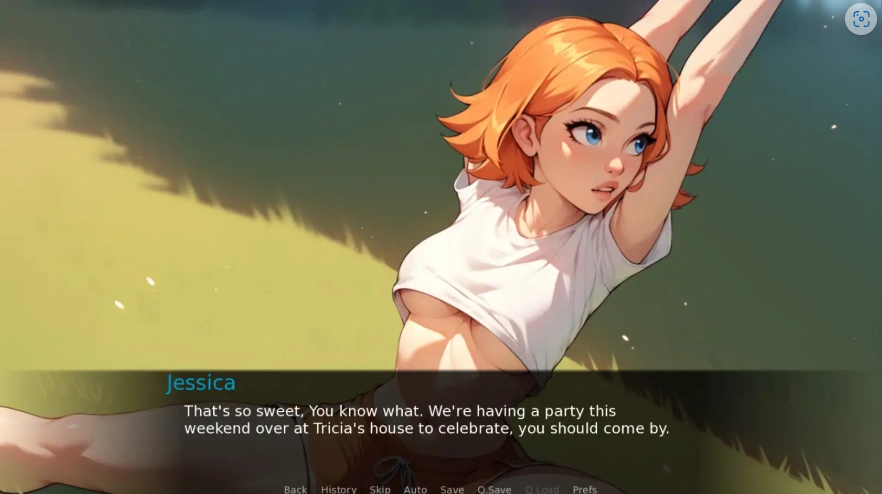Open the Save game screen
The height and width of the screenshot is (494, 882).
coord(452,489)
